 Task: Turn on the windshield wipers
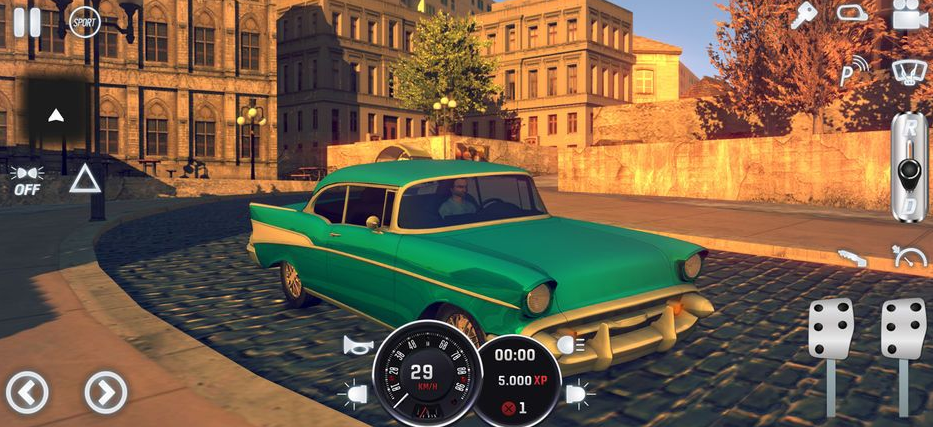point(909,71)
